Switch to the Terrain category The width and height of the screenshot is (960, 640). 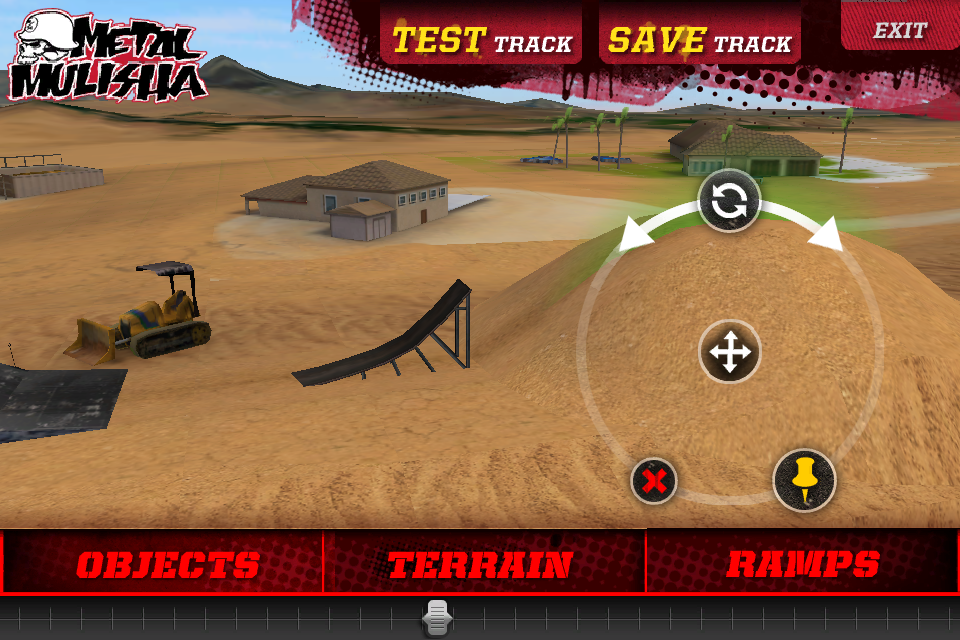480,564
